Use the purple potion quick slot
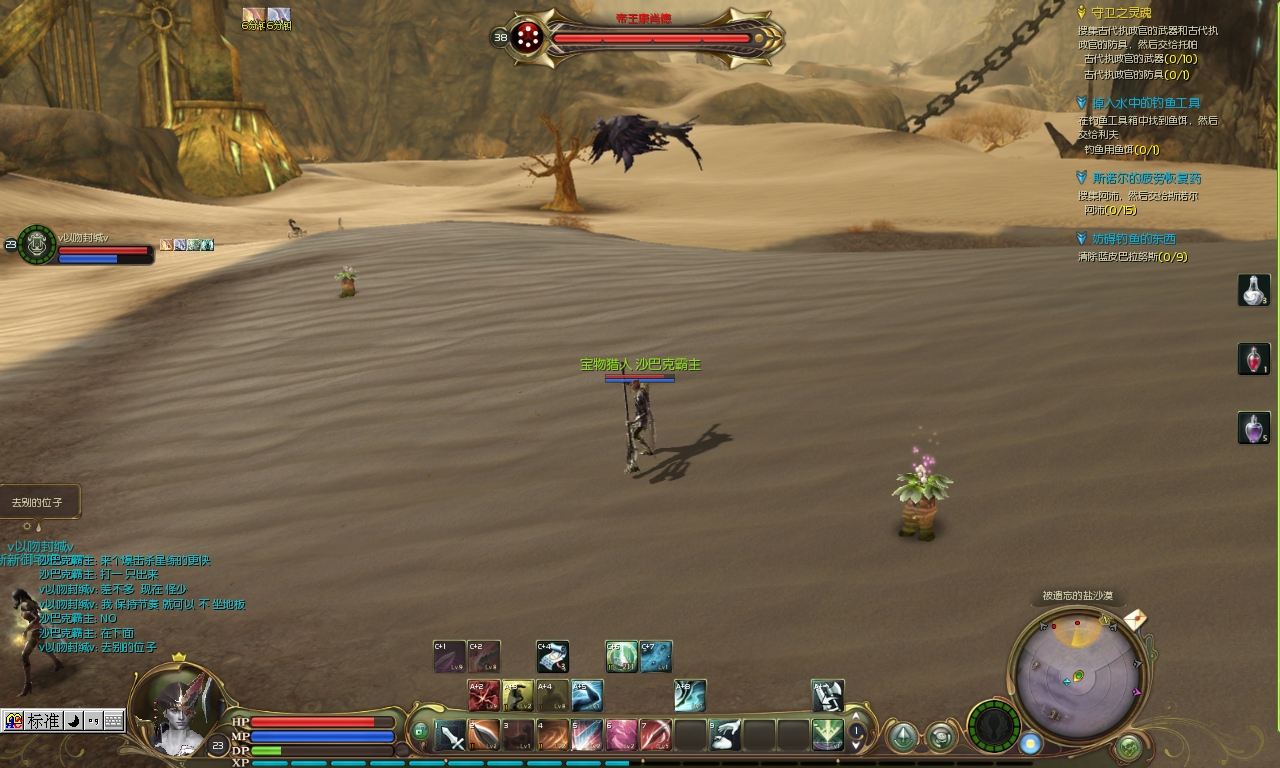 (x=1254, y=428)
